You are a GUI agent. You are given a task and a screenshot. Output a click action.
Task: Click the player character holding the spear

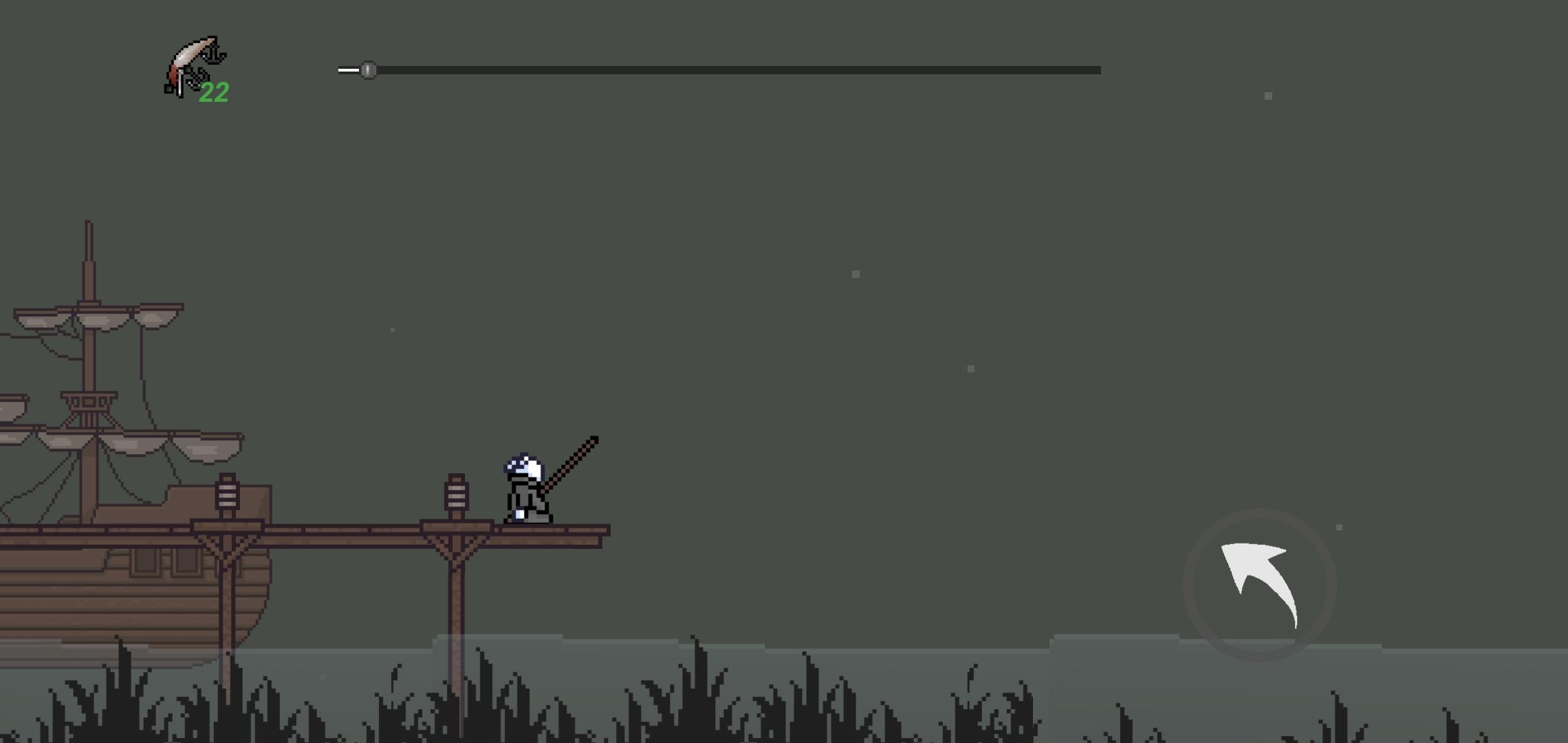pyautogui.click(x=526, y=488)
